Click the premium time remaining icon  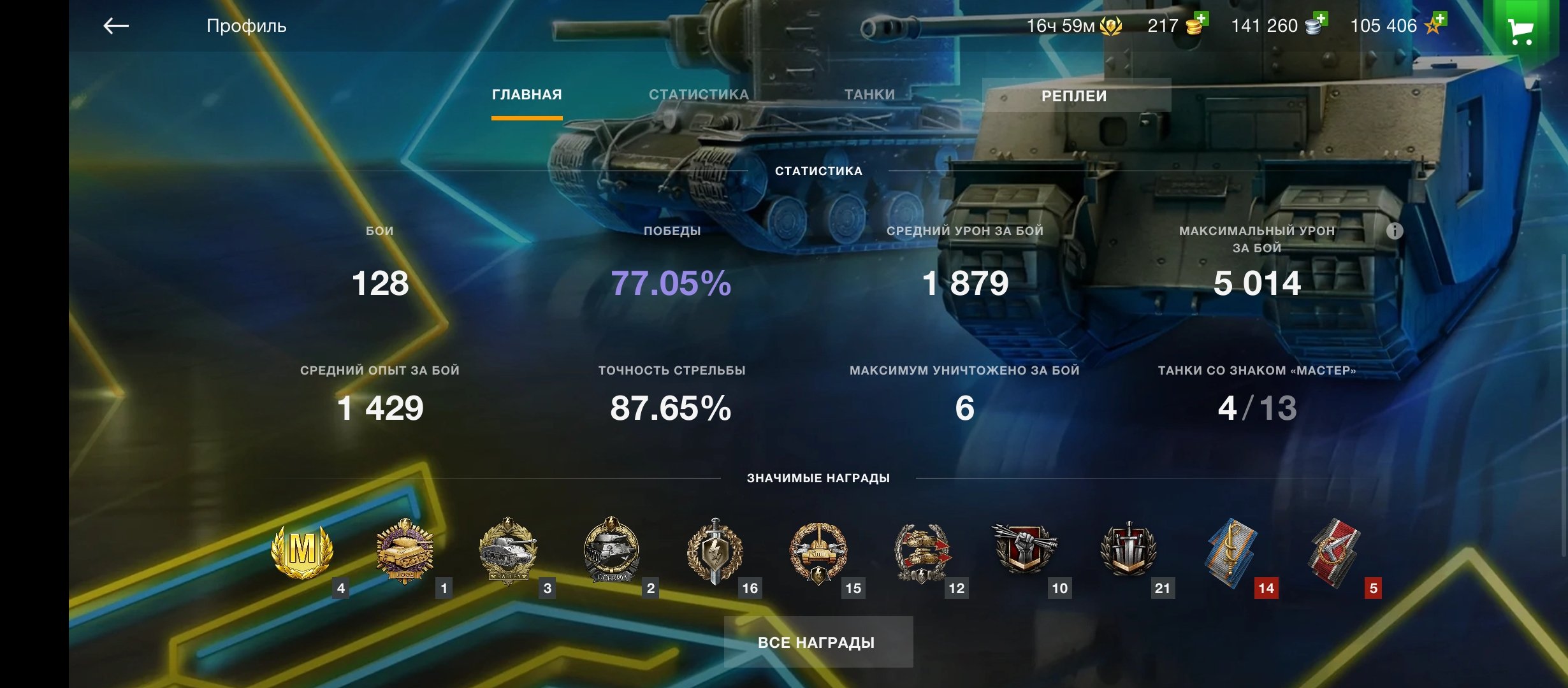[1110, 26]
